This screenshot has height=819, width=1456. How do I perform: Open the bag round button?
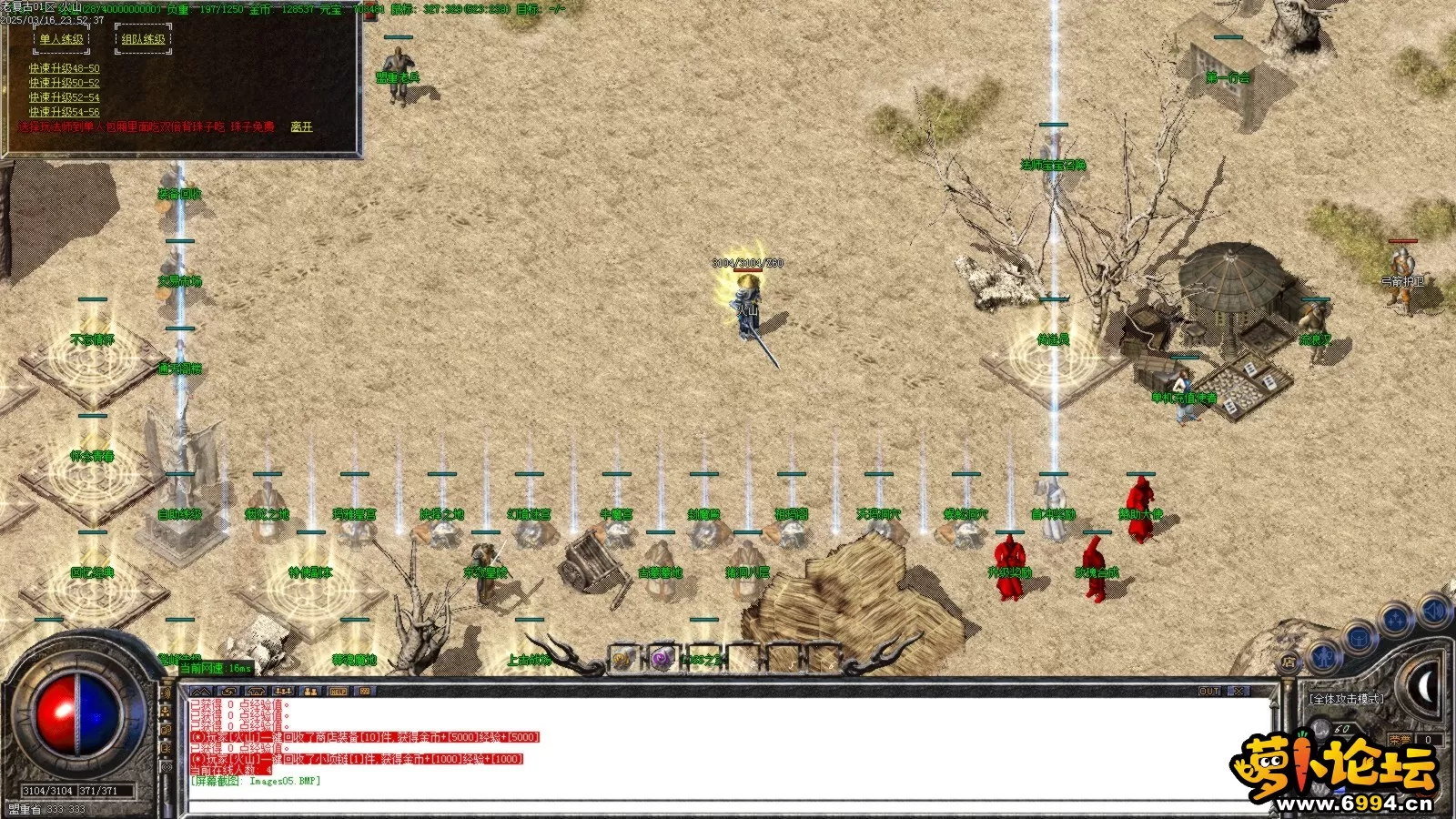coord(1359,637)
